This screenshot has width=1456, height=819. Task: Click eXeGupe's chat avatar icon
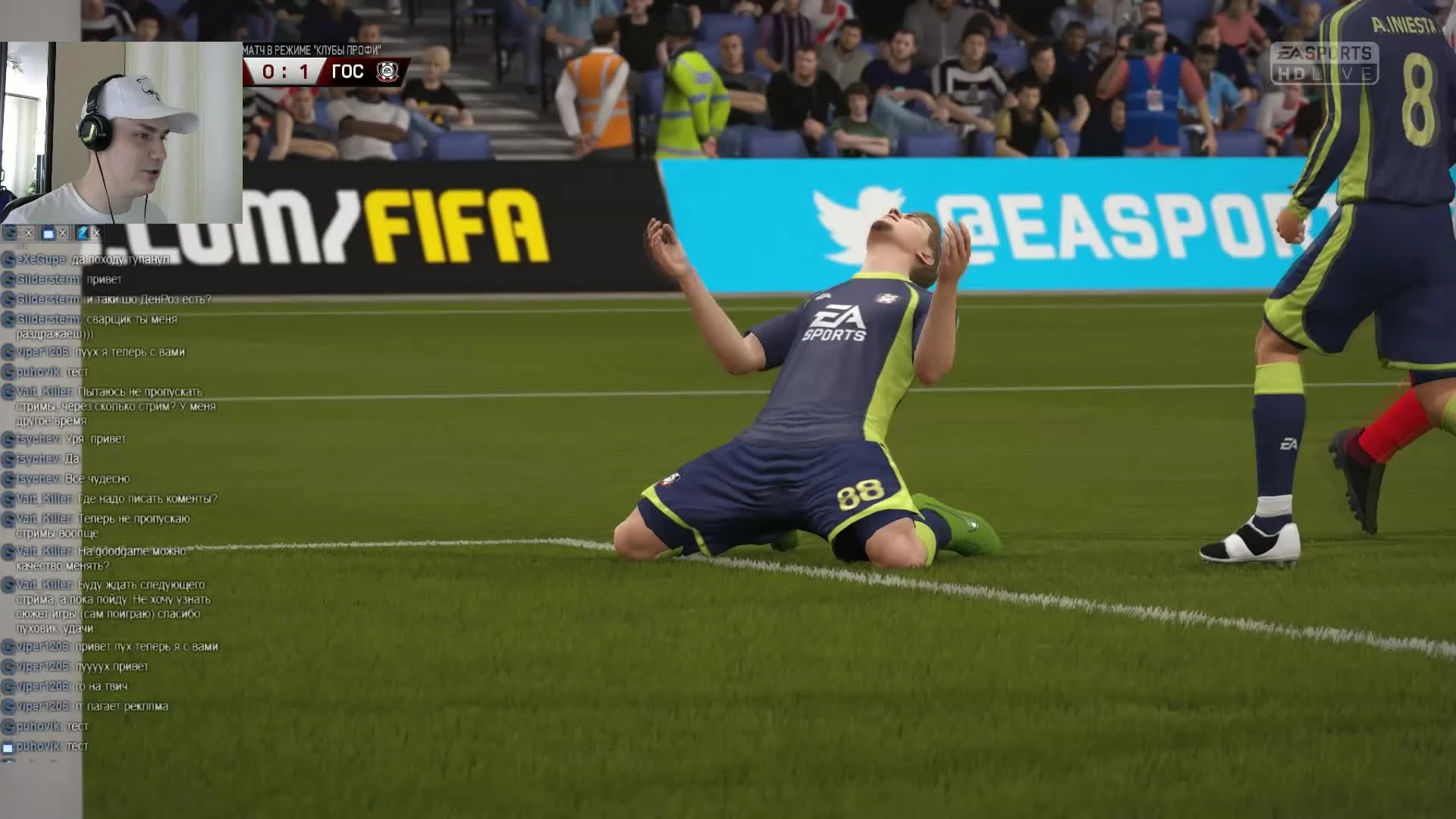click(9, 258)
